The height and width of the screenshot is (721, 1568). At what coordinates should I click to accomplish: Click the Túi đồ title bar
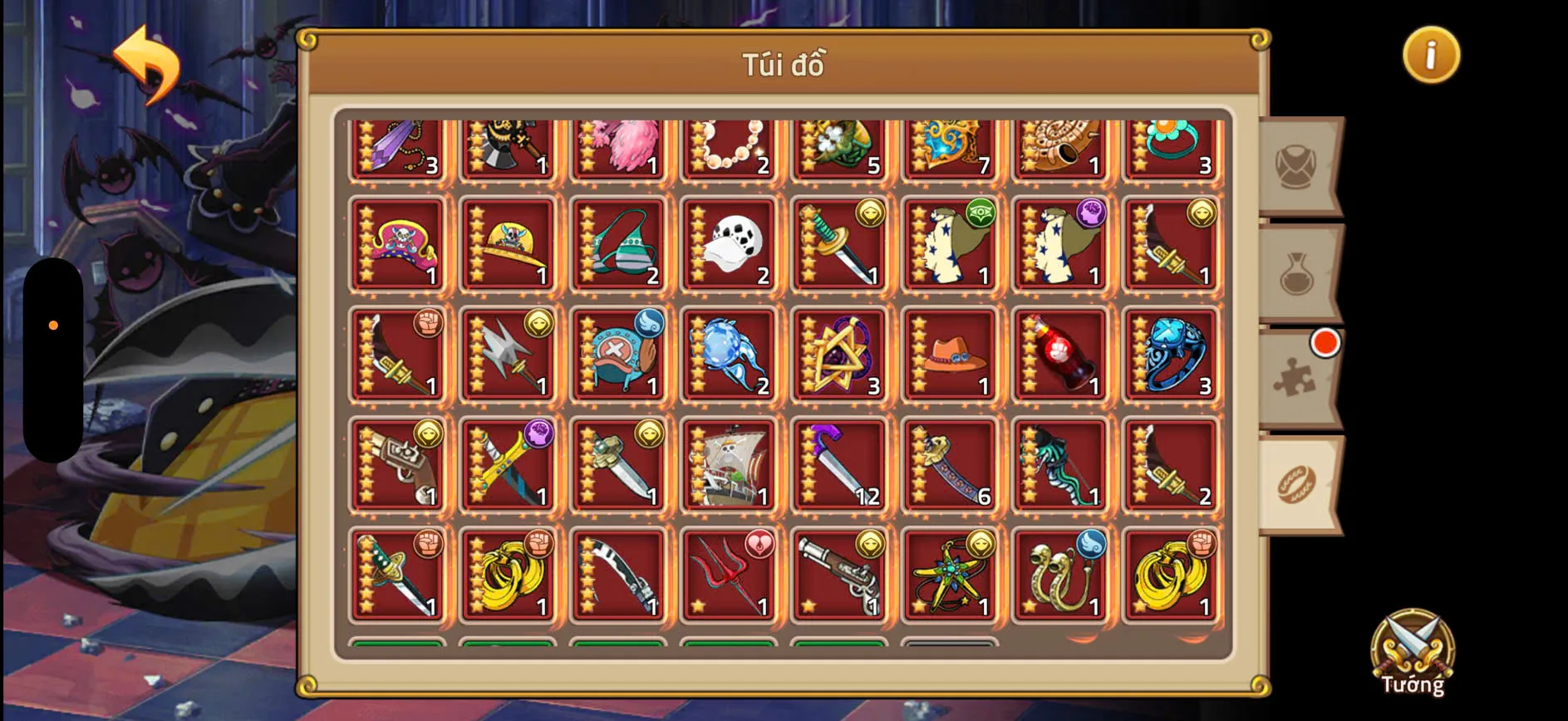[x=784, y=65]
